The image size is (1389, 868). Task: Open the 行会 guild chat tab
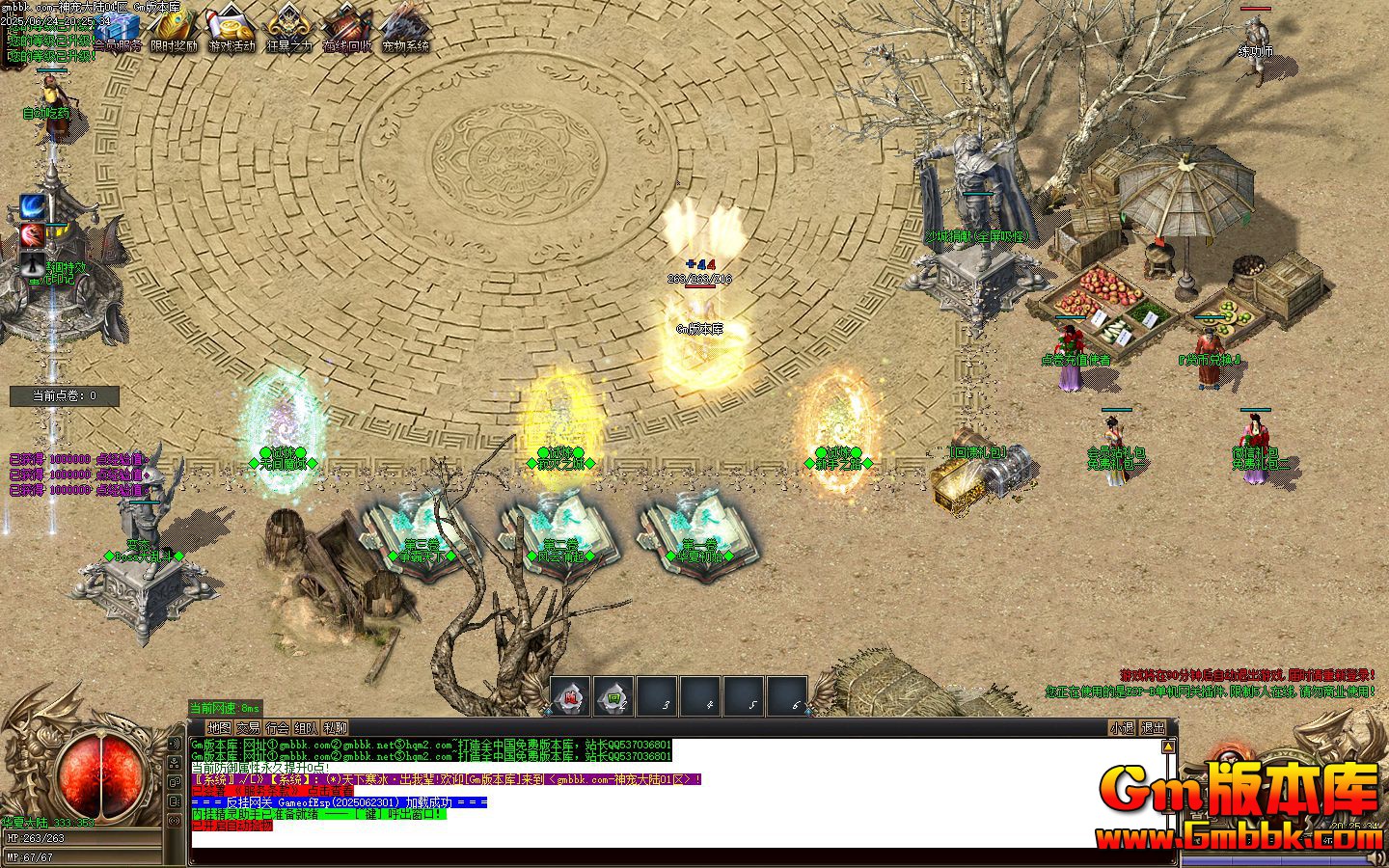pos(278,729)
